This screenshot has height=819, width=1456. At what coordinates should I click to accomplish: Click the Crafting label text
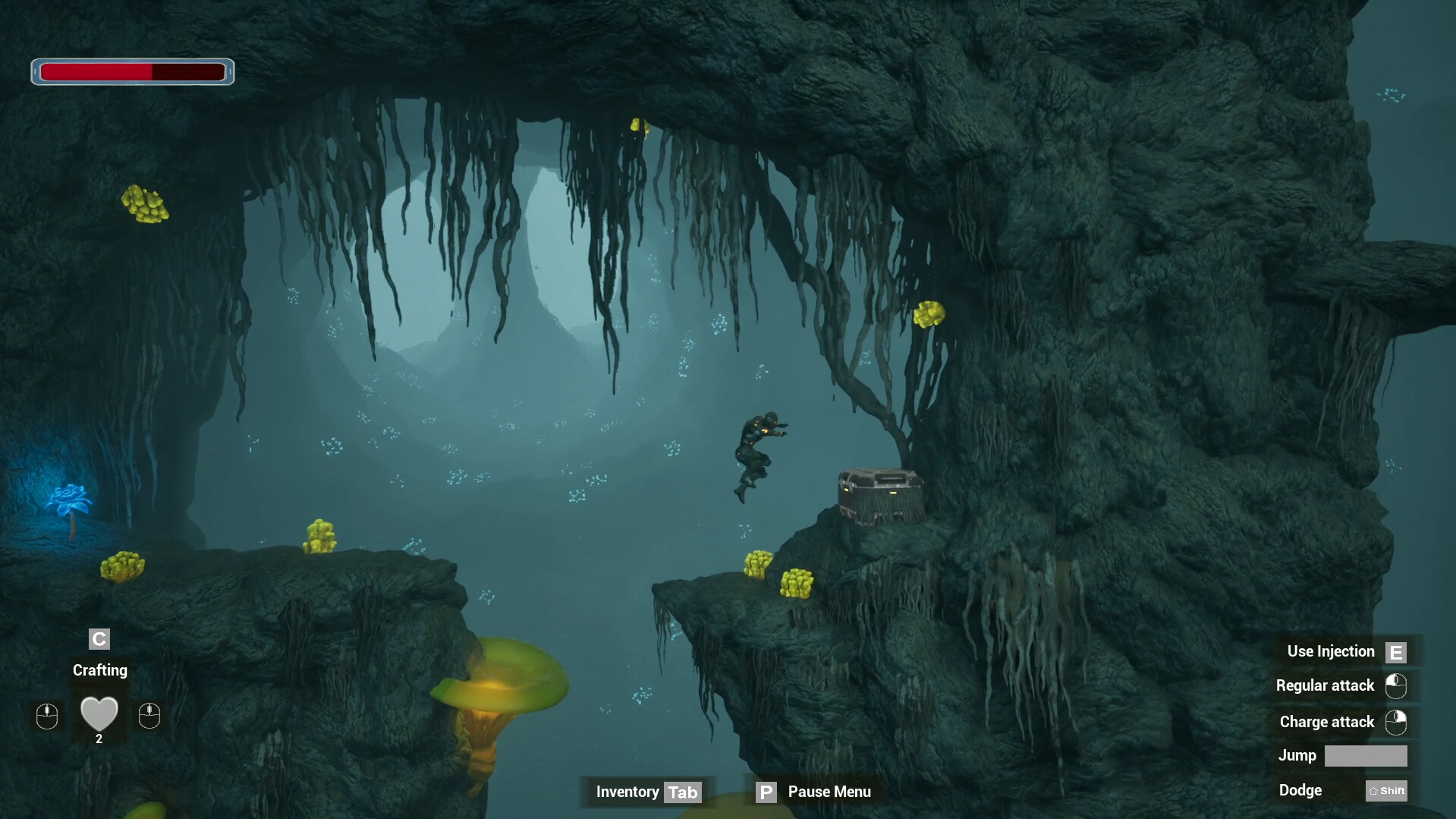point(99,670)
